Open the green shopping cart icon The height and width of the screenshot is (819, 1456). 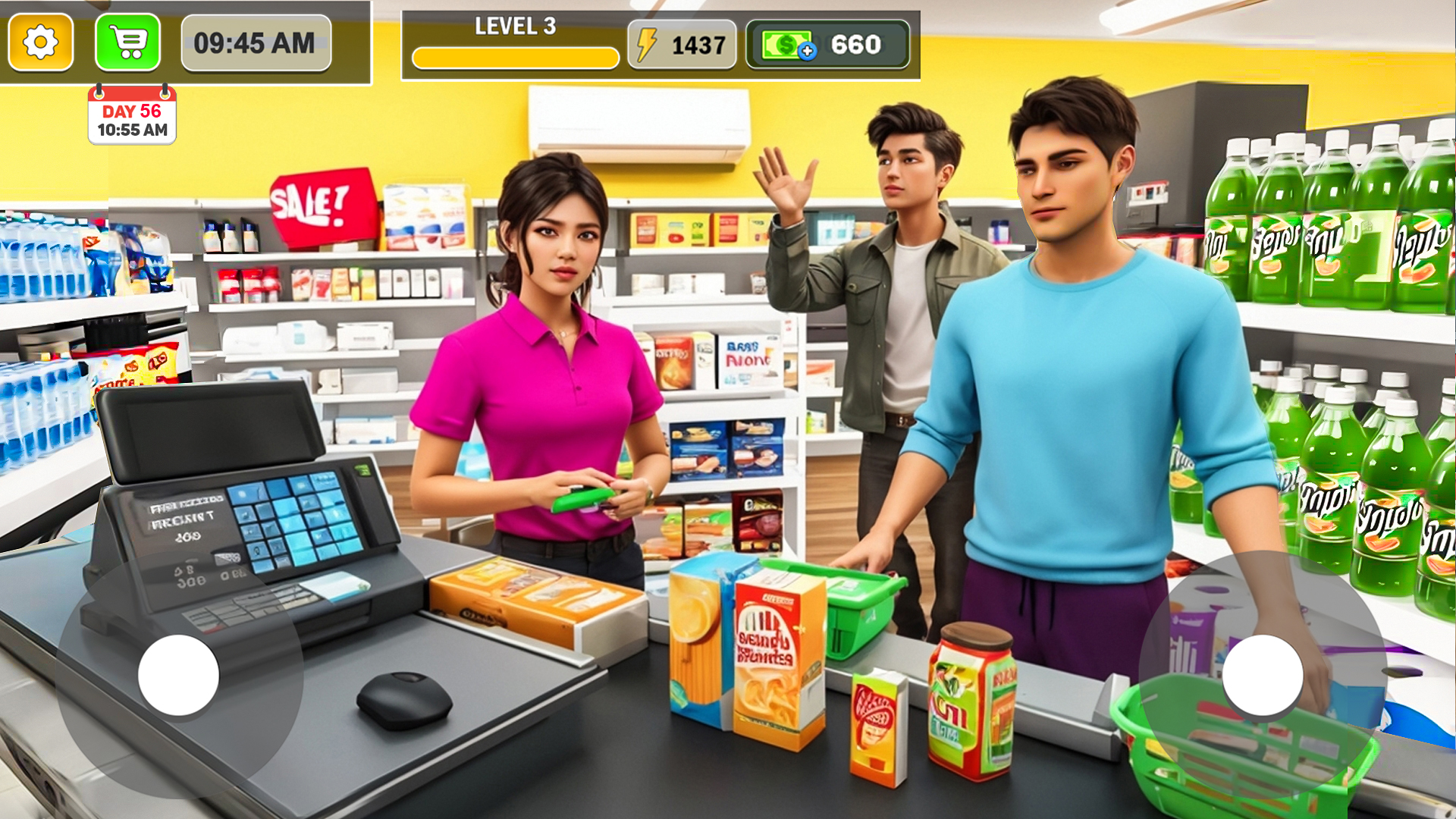point(127,42)
